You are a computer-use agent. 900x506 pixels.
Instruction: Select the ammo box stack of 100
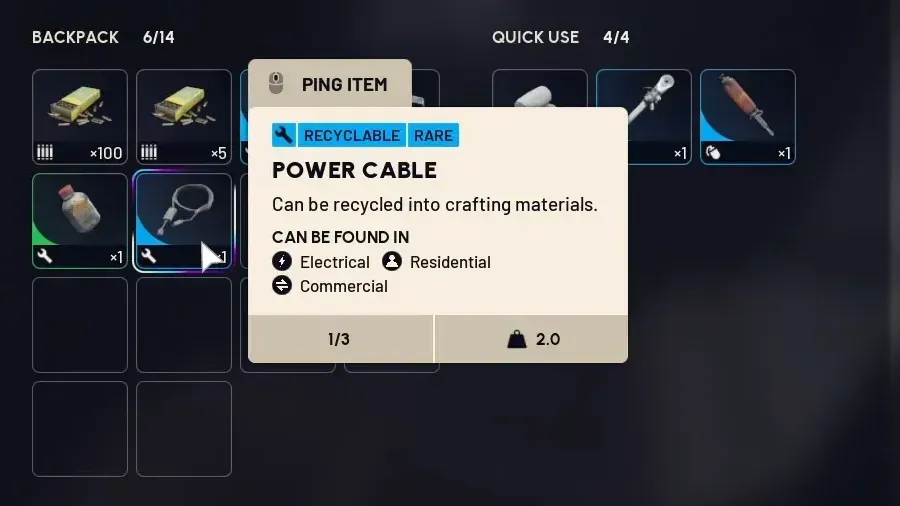point(80,116)
